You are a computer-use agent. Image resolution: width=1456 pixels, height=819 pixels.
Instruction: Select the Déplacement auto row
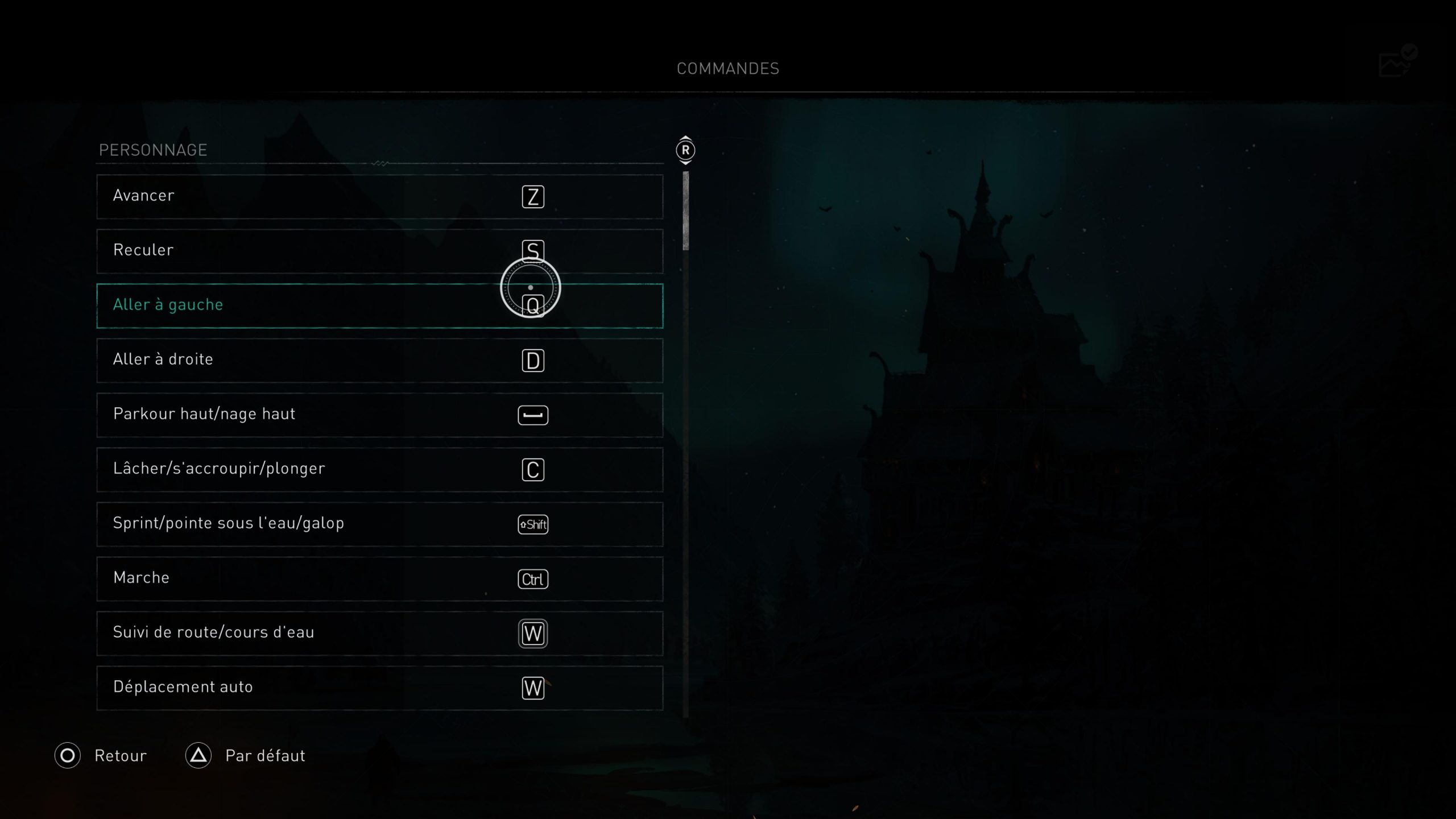pos(379,688)
